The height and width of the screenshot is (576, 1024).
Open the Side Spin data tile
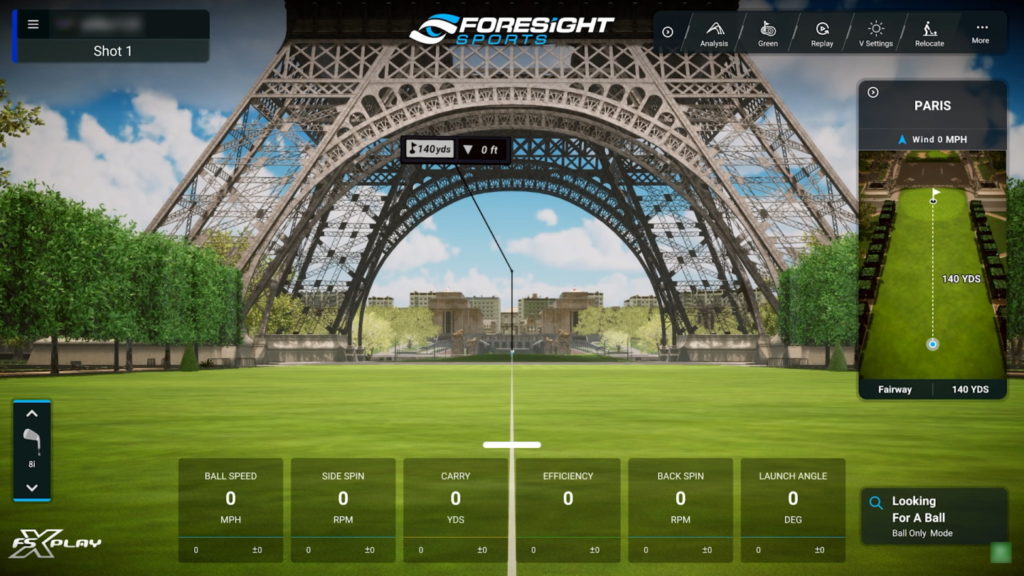point(343,509)
